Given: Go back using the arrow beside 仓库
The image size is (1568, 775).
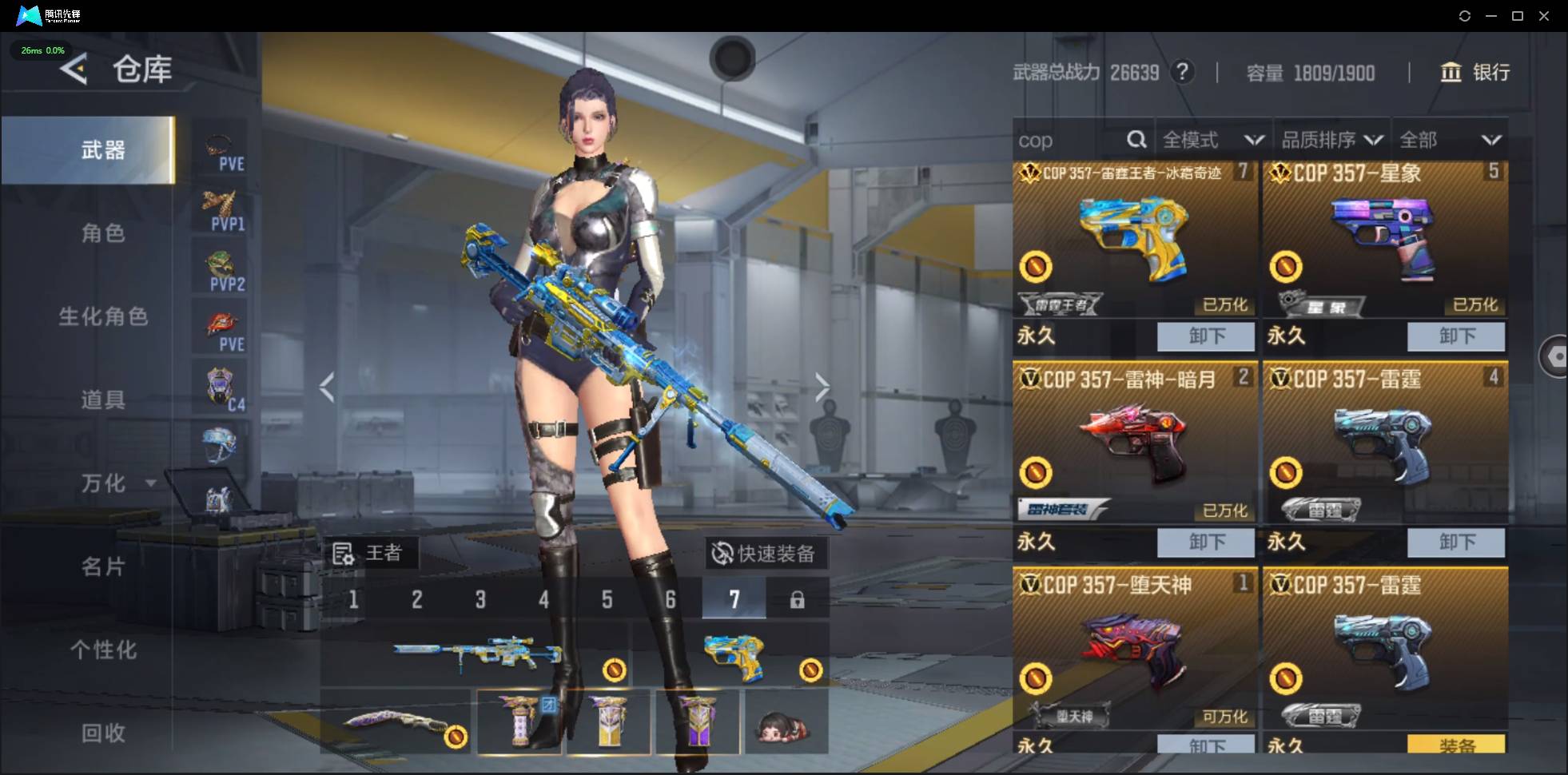Looking at the screenshot, I should pos(74,70).
